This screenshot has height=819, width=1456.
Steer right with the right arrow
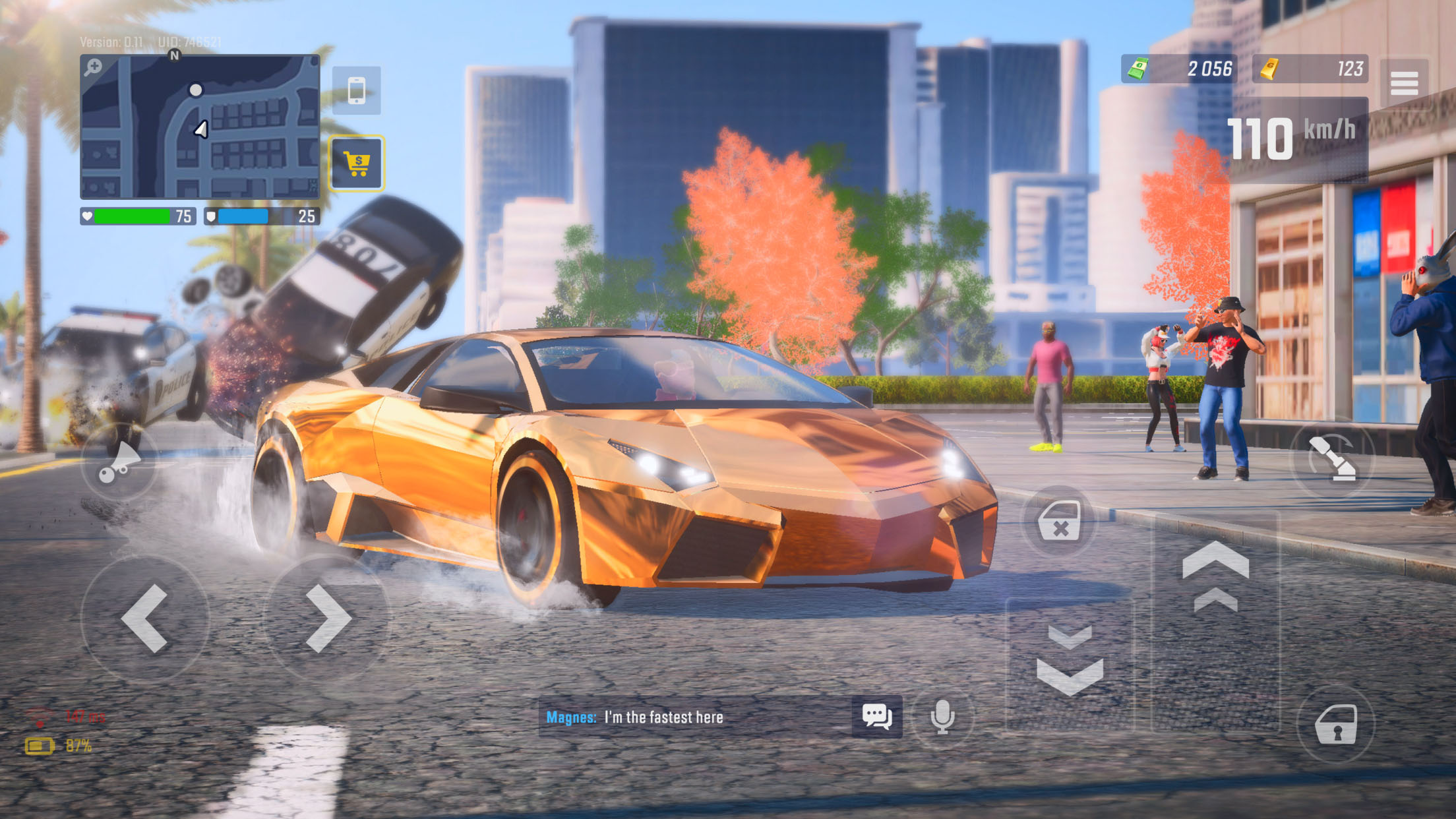[x=328, y=618]
